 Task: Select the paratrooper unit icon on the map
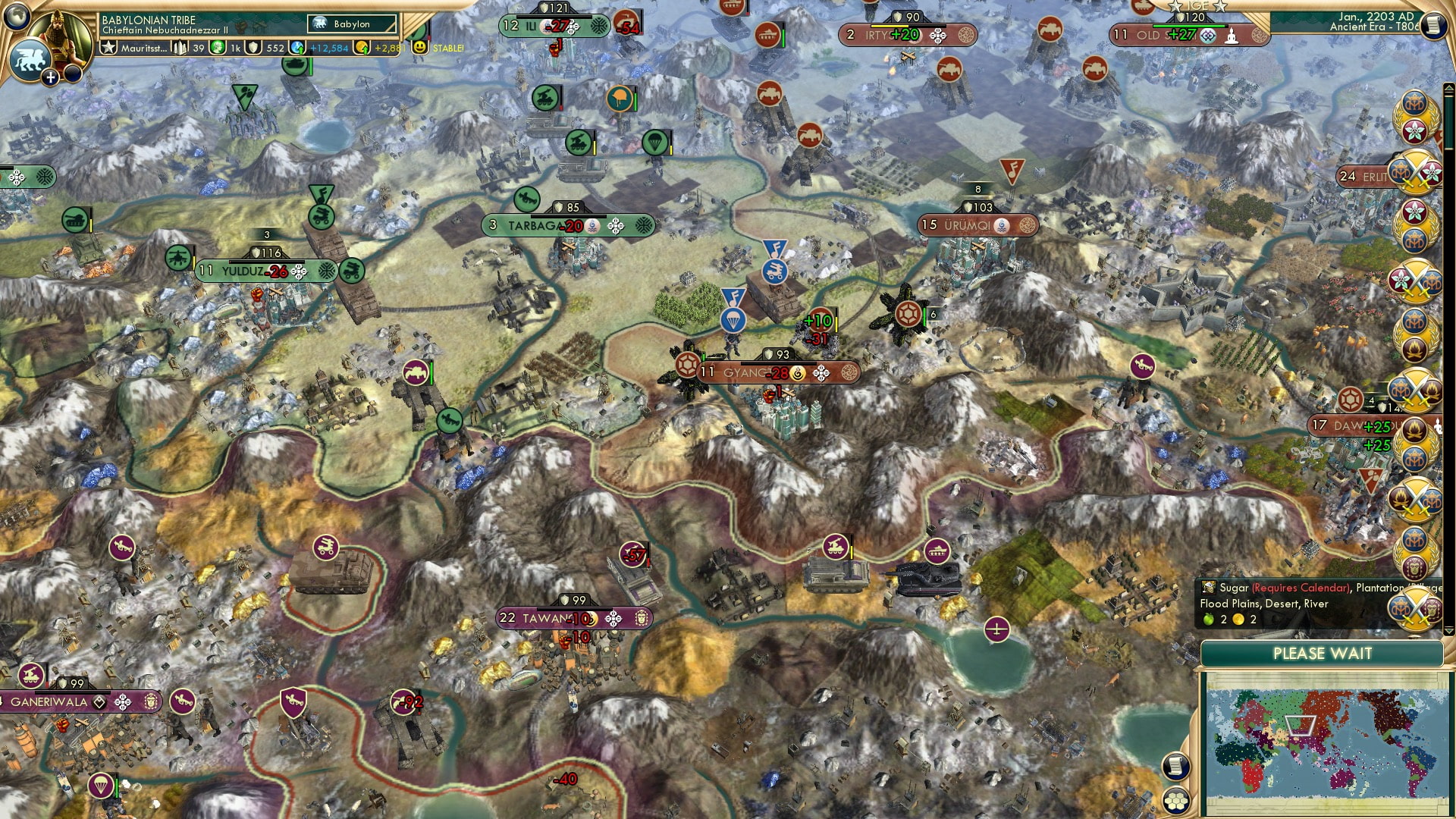[733, 322]
